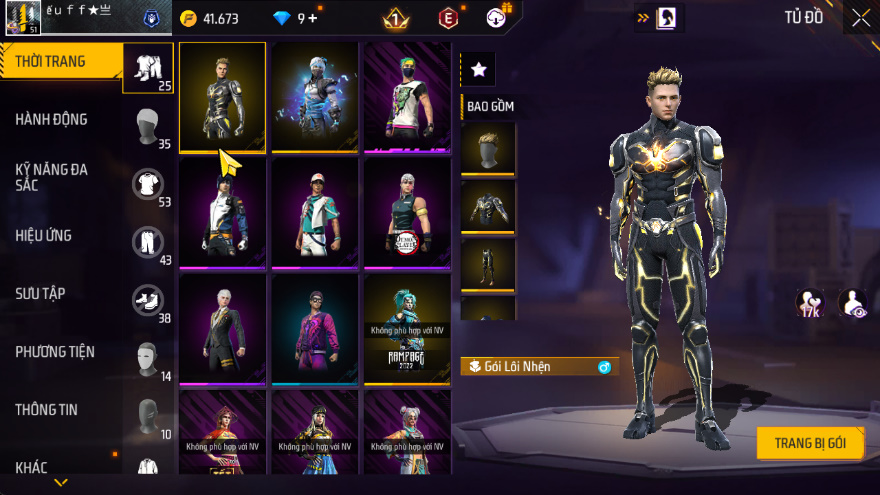Select the head mask subcategory with 35 items
The width and height of the screenshot is (880, 495).
[x=148, y=126]
